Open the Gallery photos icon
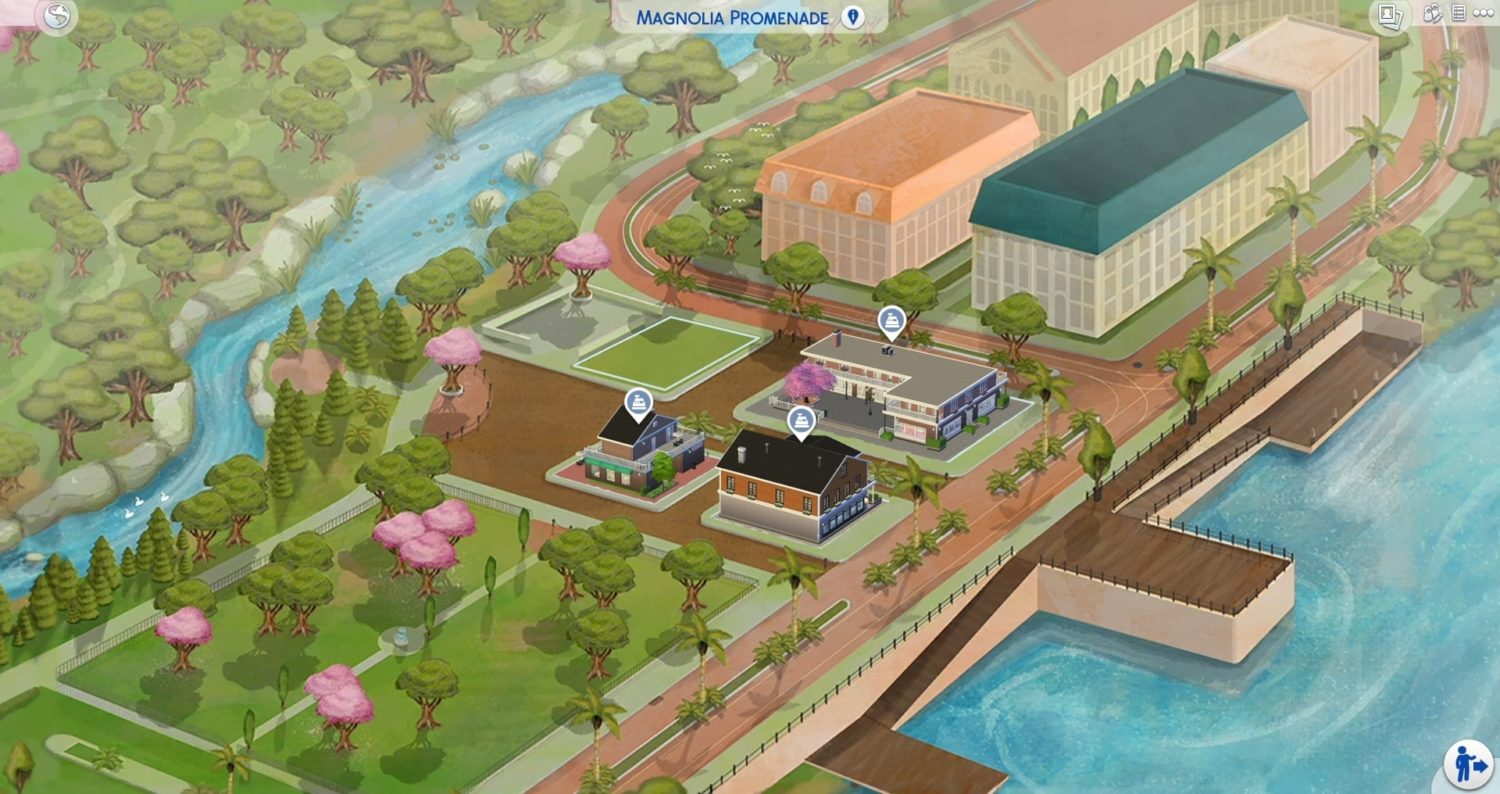Screen dimensions: 1500x794 pos(1389,15)
